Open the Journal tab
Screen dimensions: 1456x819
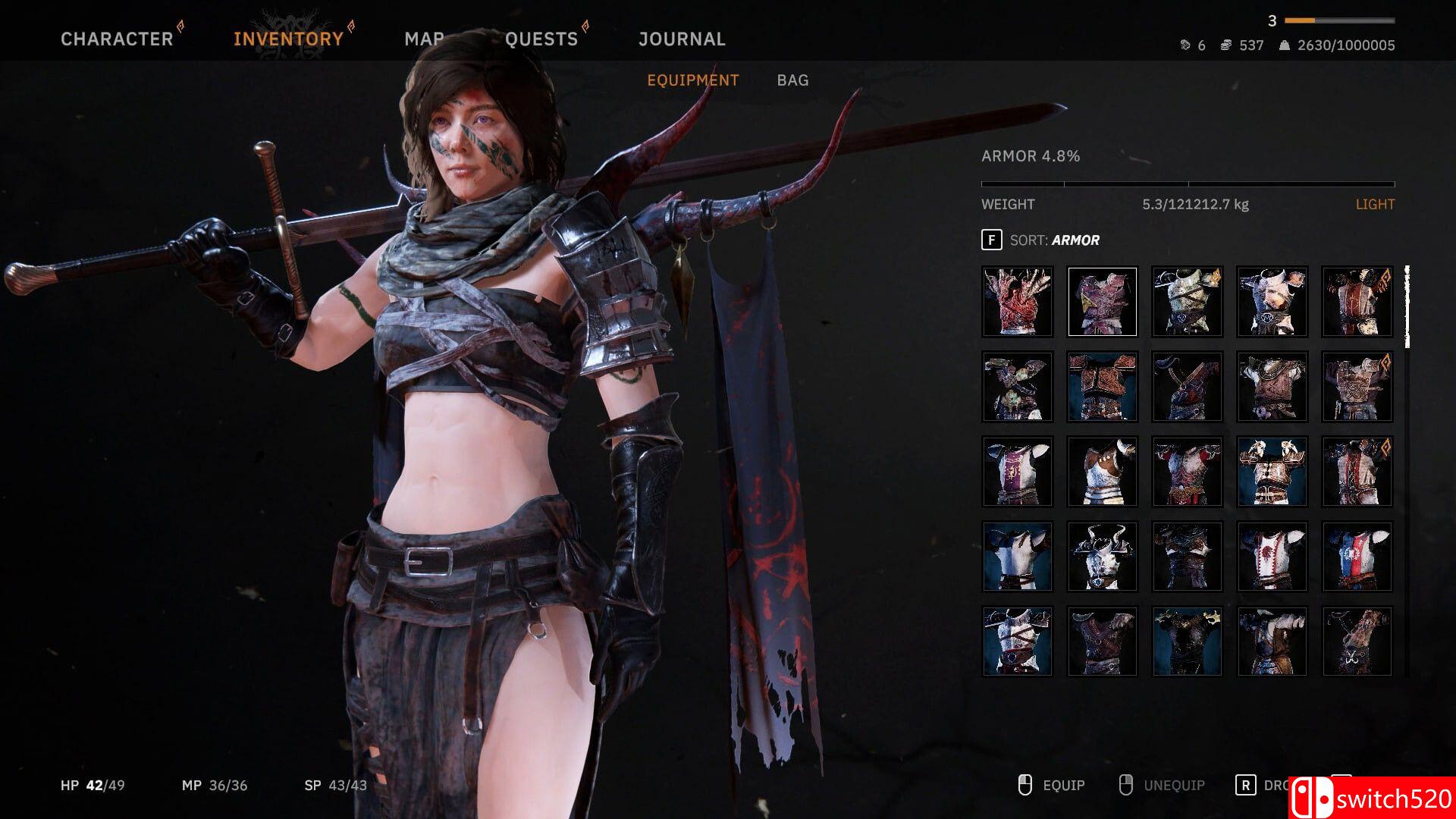(682, 39)
